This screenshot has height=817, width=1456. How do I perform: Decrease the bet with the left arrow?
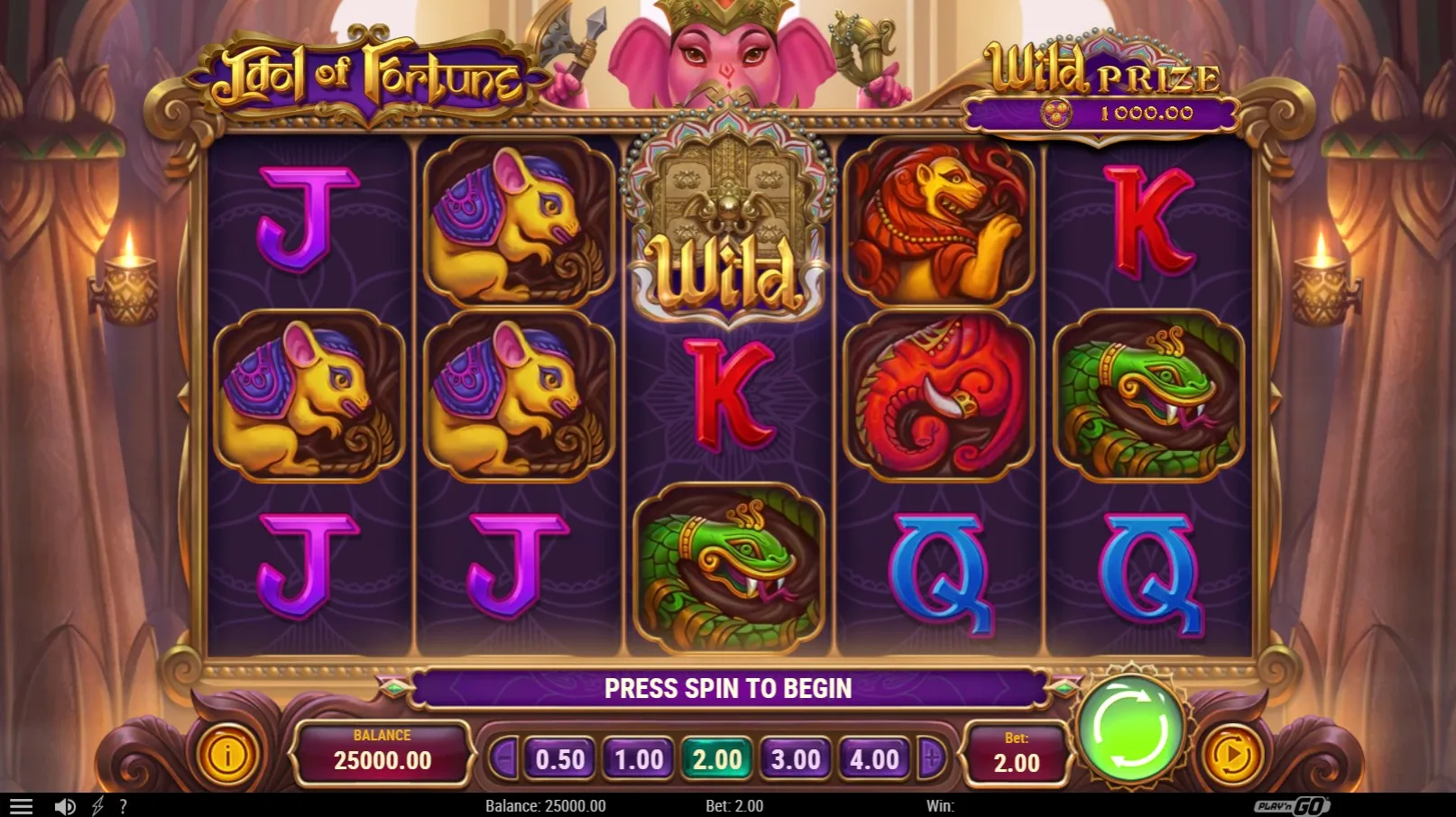click(504, 759)
